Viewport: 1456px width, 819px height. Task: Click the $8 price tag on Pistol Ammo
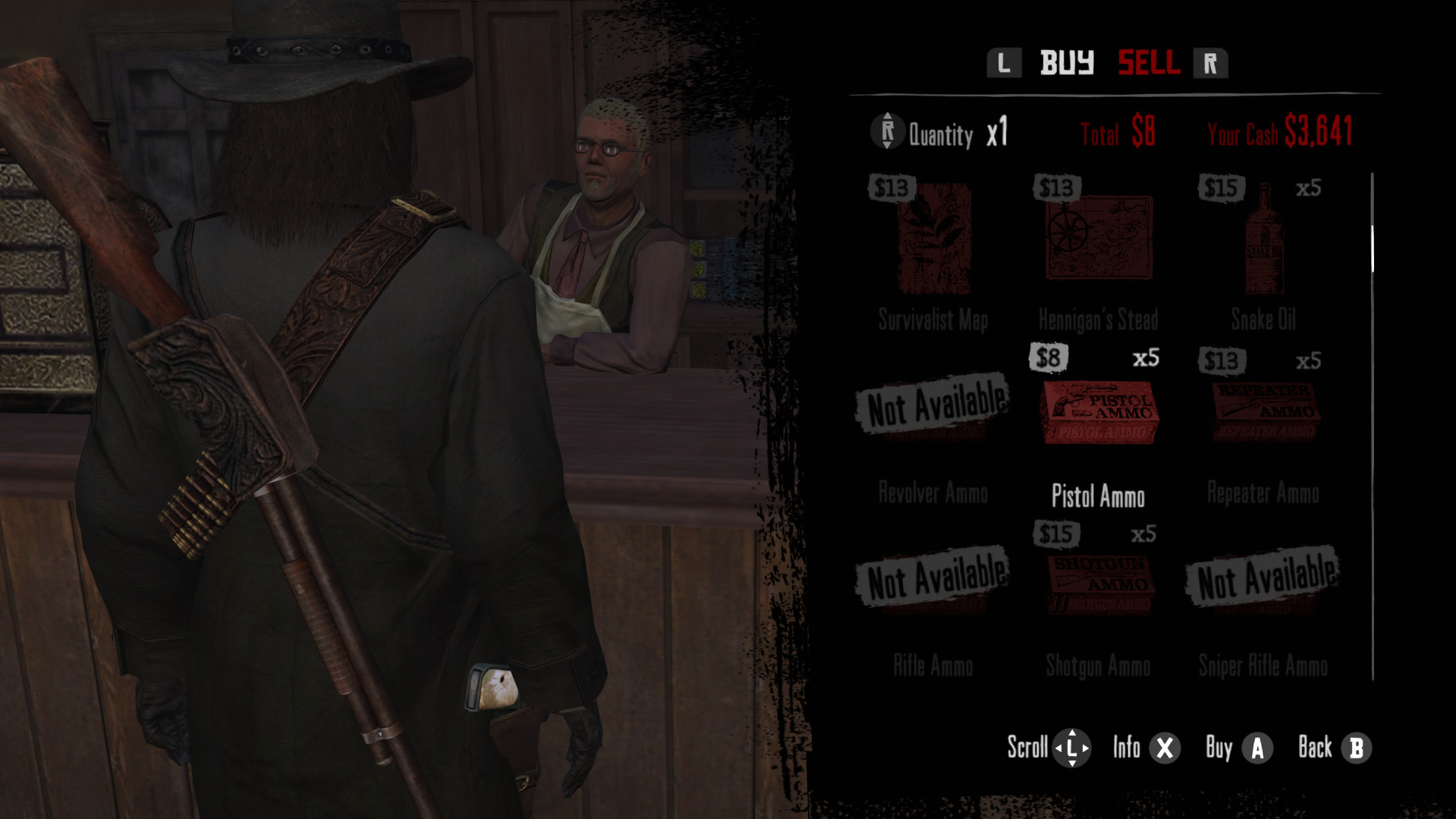click(x=1049, y=357)
